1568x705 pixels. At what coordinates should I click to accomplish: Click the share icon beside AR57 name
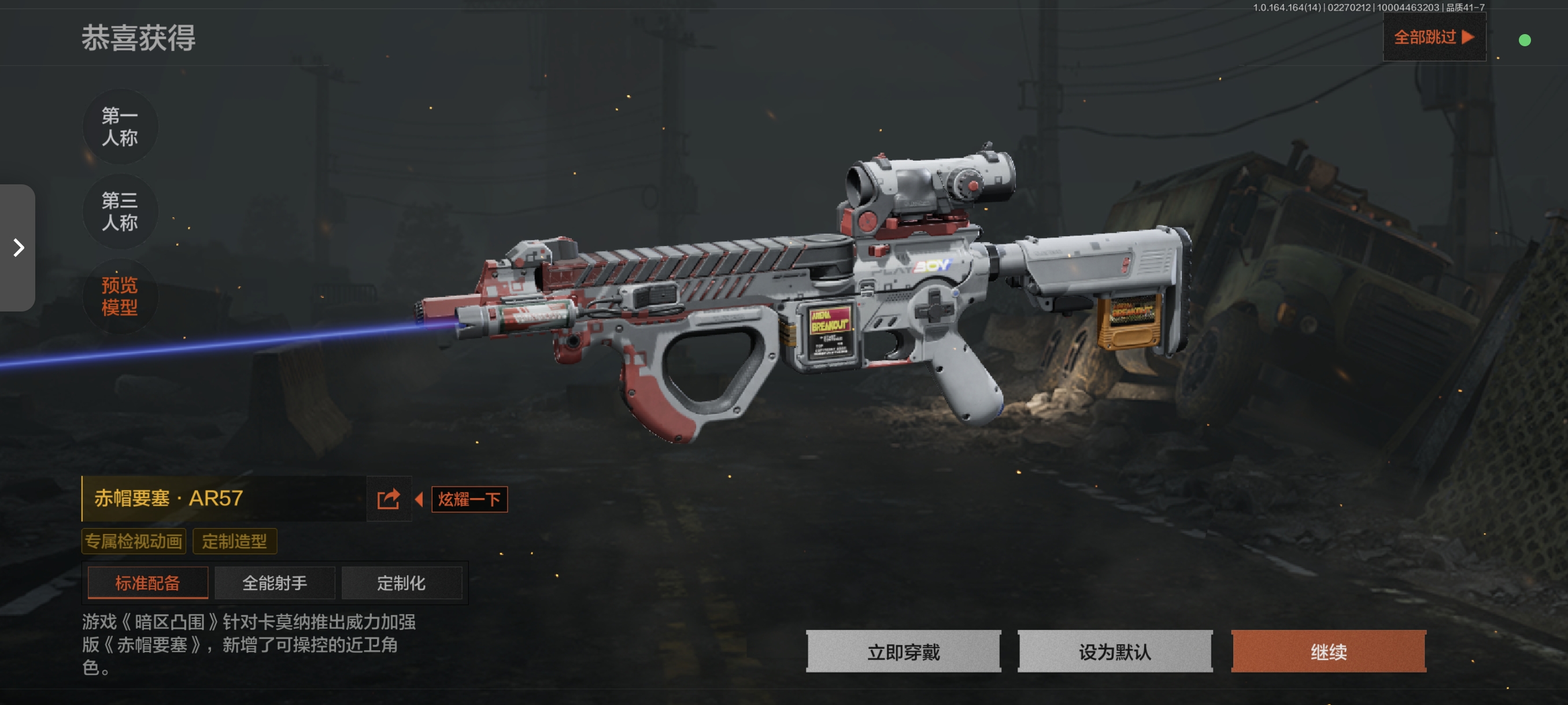[x=389, y=499]
